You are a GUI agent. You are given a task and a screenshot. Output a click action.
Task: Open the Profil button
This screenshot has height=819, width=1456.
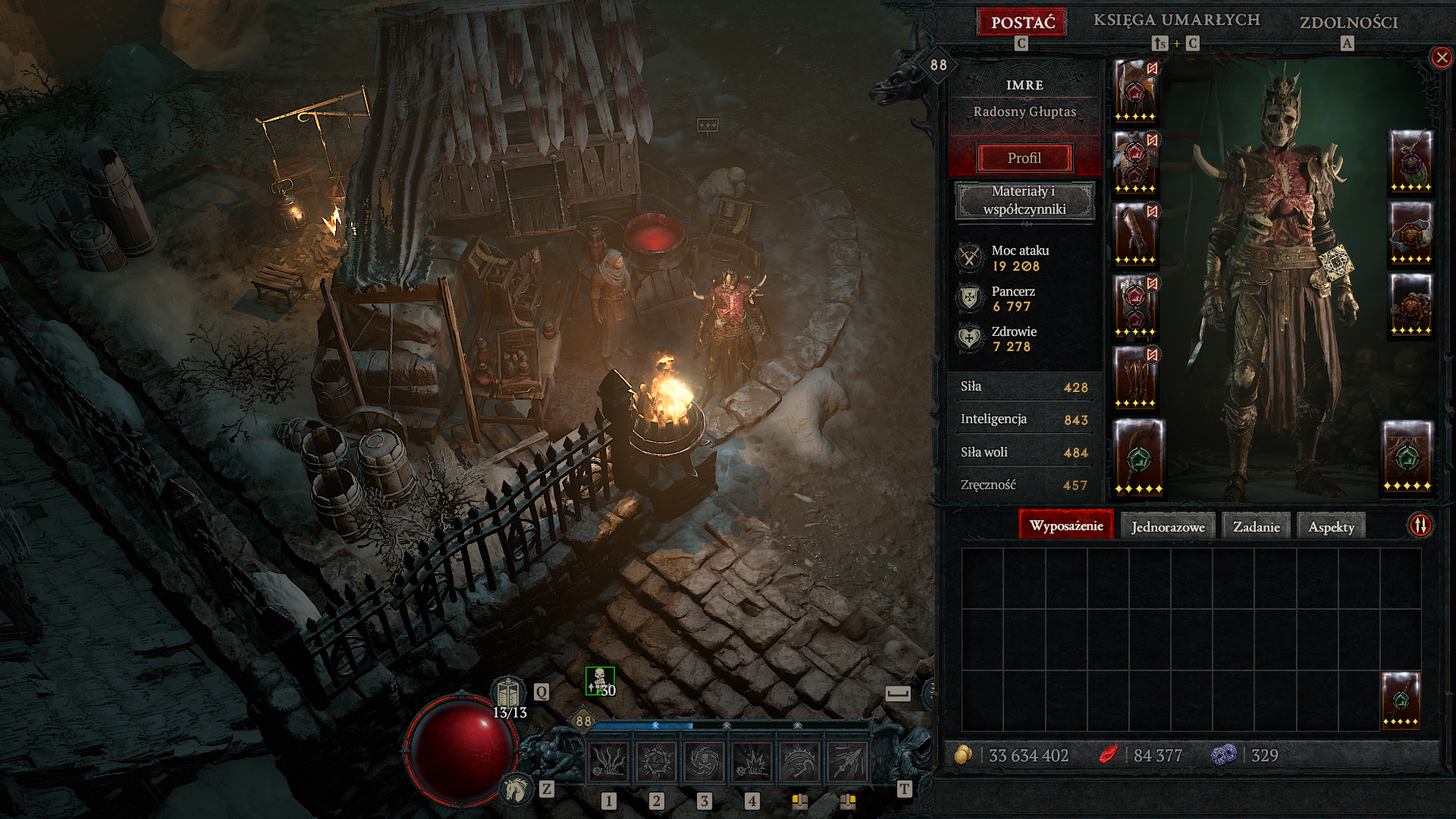[1025, 158]
